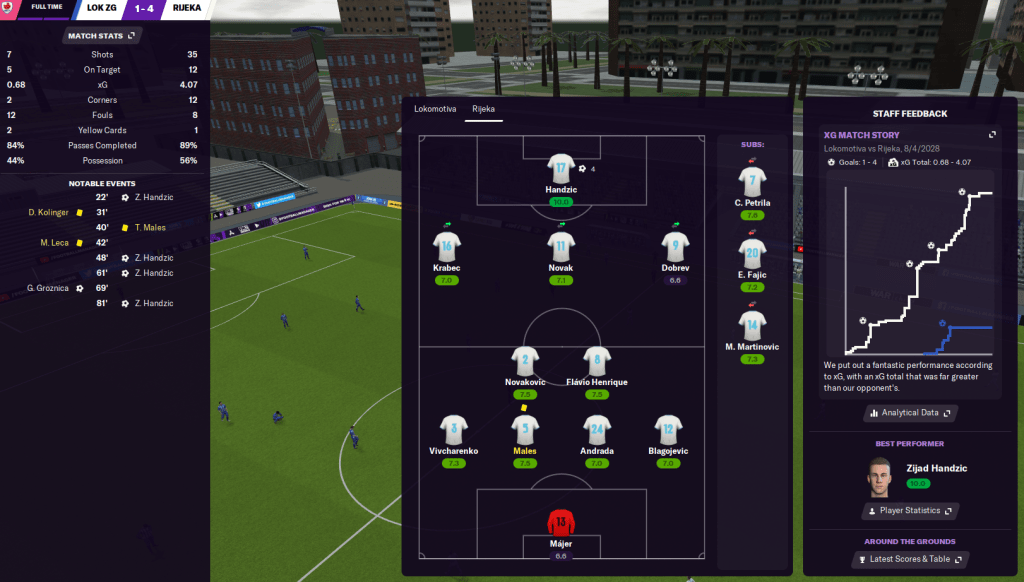Select substitute E. Fajic
1024x582 pixels.
[x=752, y=254]
